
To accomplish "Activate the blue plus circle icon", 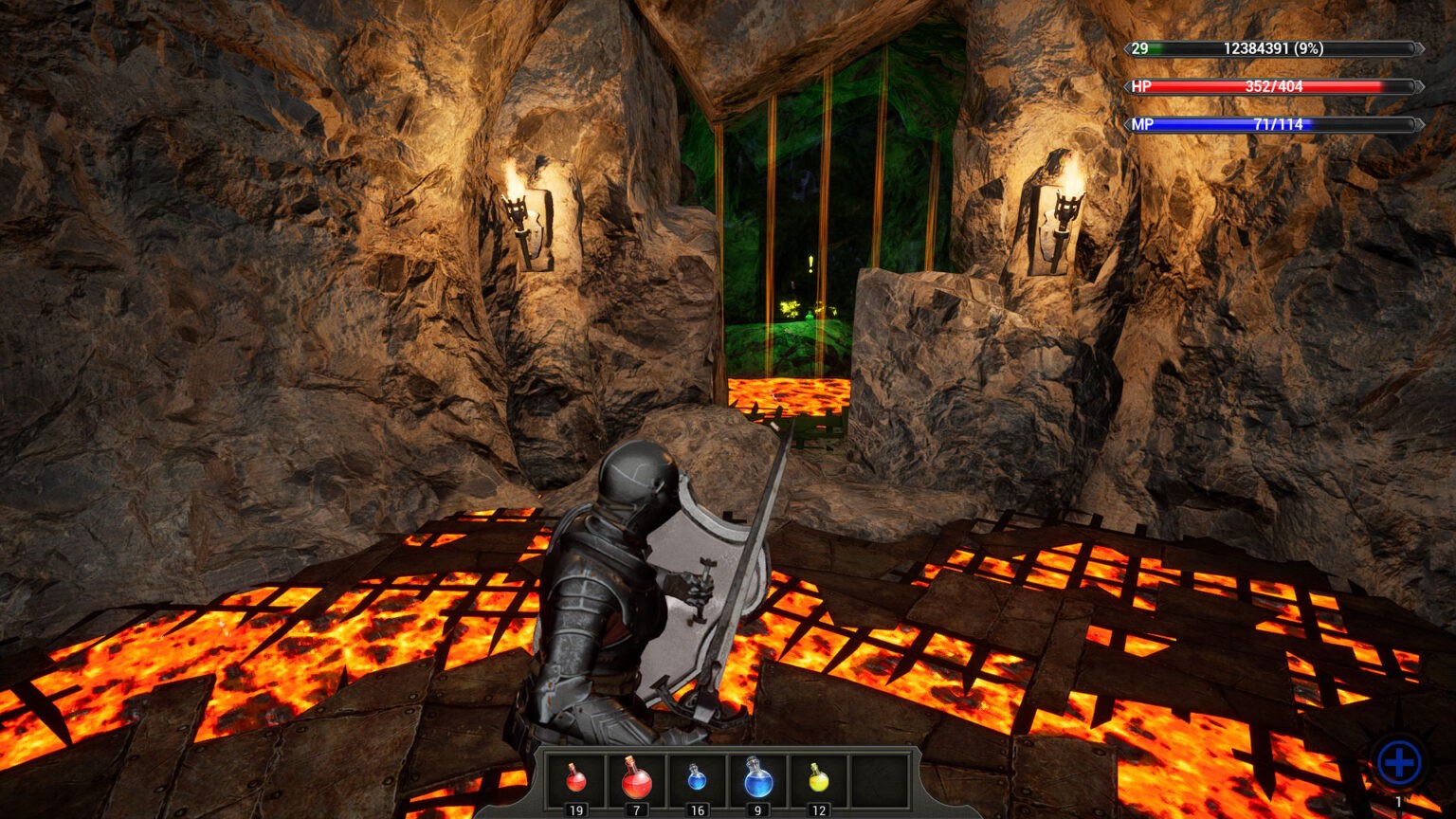I will pyautogui.click(x=1399, y=761).
